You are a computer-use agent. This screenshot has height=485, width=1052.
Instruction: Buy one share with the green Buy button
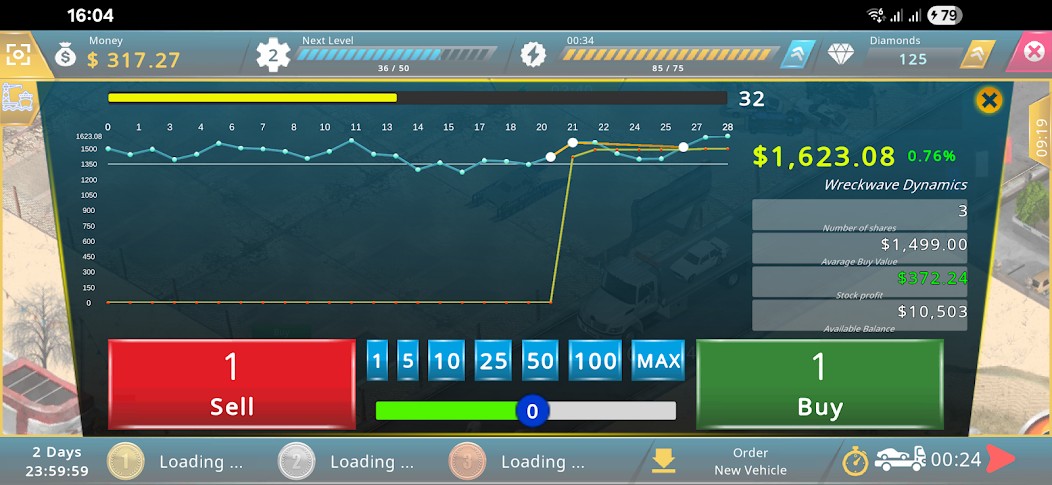click(819, 384)
